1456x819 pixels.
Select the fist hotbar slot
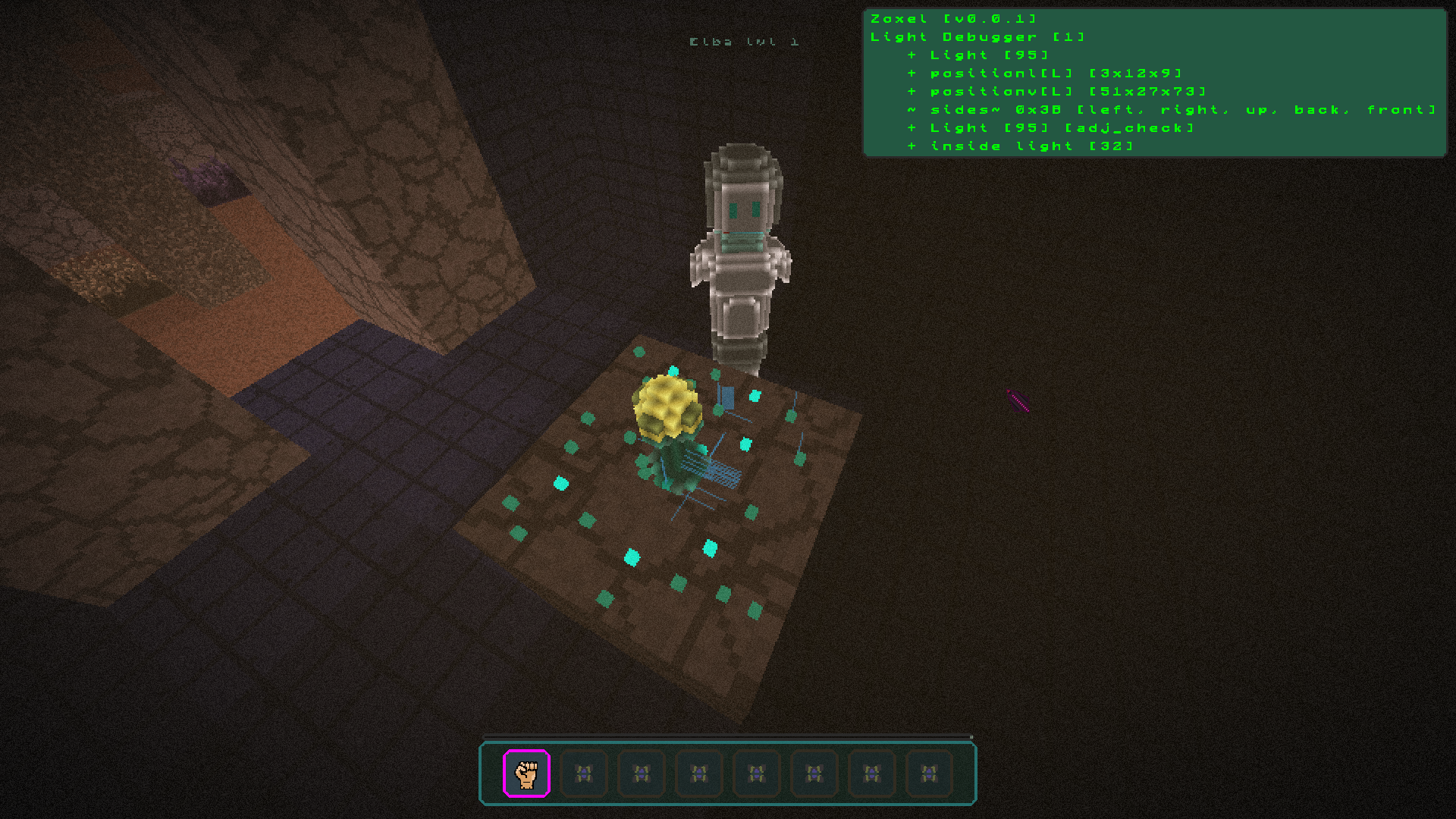pyautogui.click(x=526, y=773)
